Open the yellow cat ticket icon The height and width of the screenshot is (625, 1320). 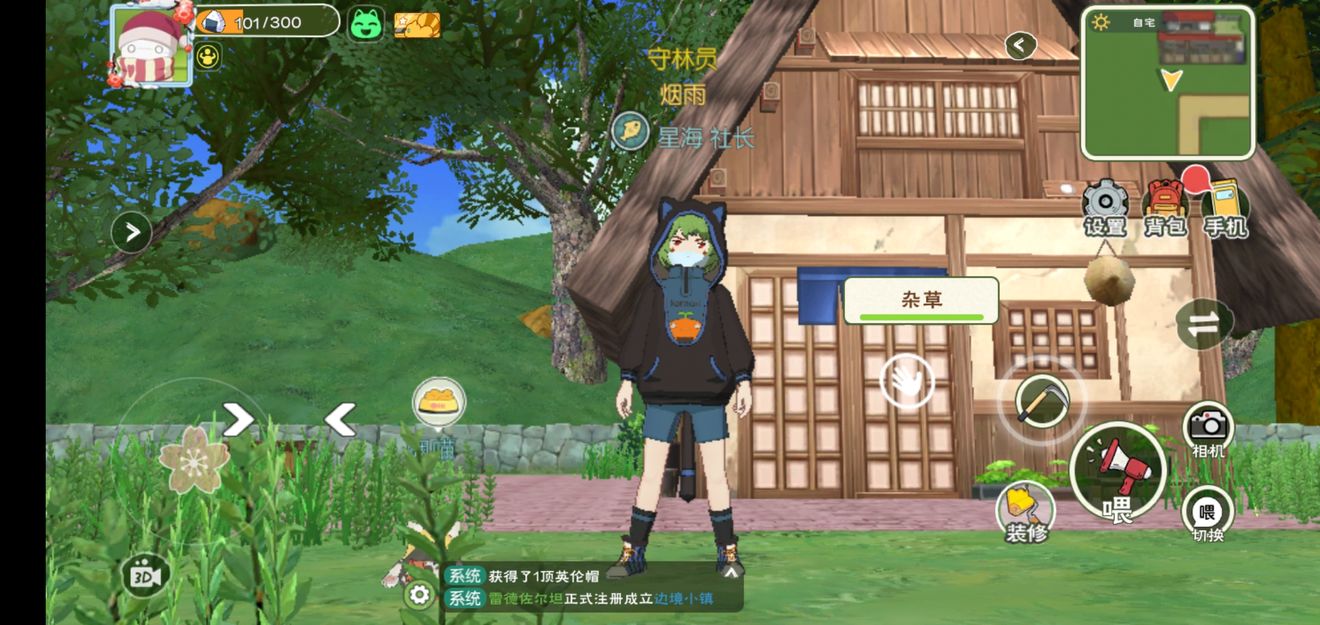(x=417, y=24)
